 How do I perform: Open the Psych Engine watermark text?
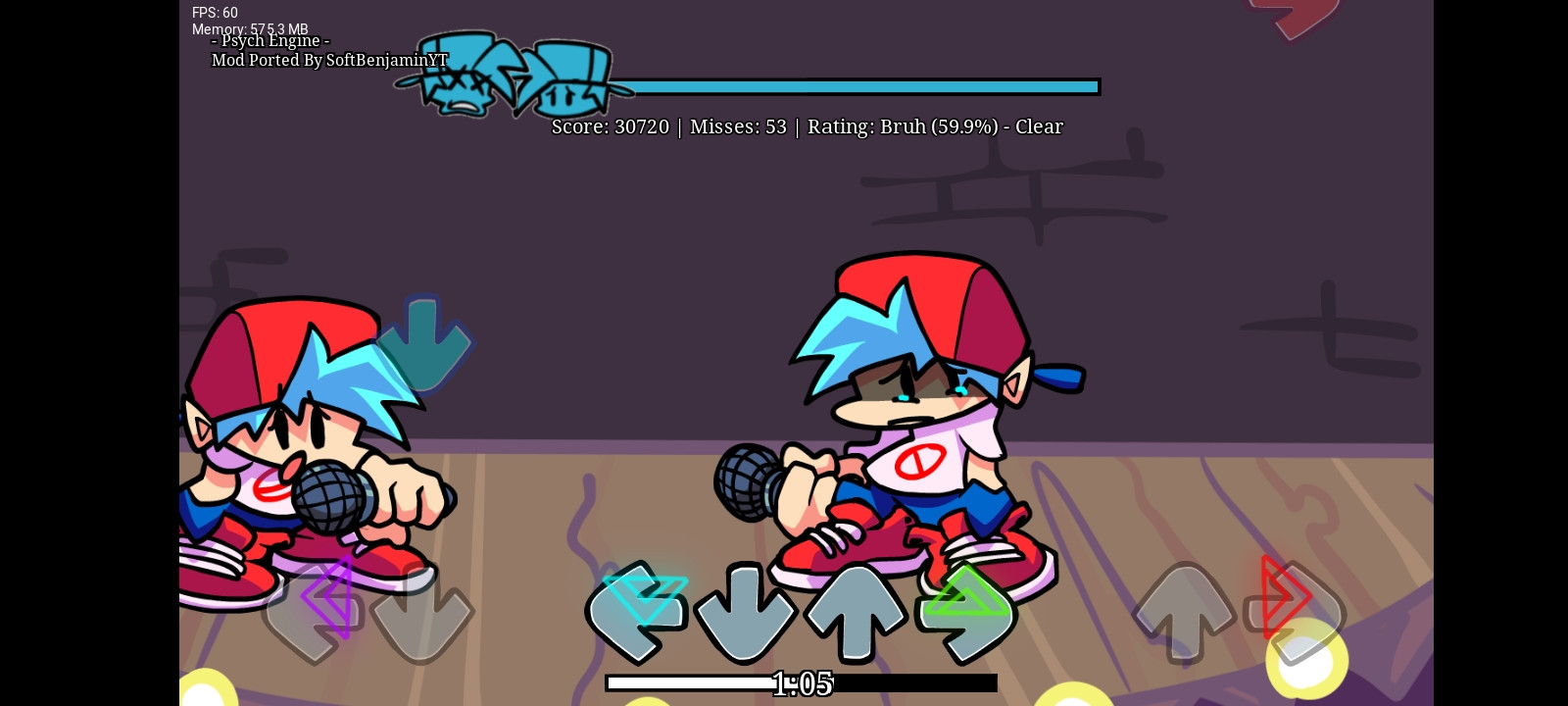[x=271, y=41]
